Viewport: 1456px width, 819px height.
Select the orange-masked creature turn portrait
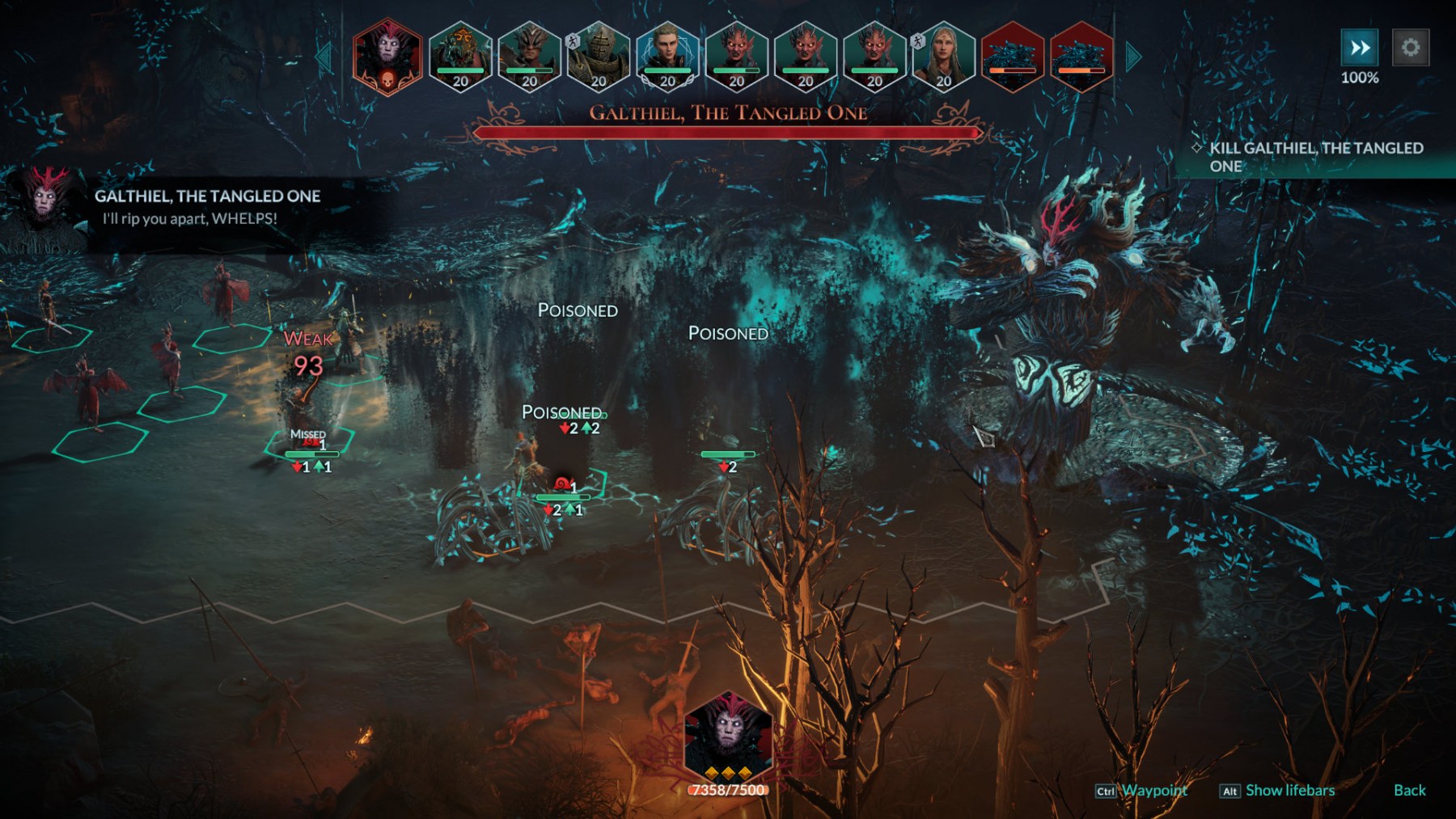[x=459, y=55]
